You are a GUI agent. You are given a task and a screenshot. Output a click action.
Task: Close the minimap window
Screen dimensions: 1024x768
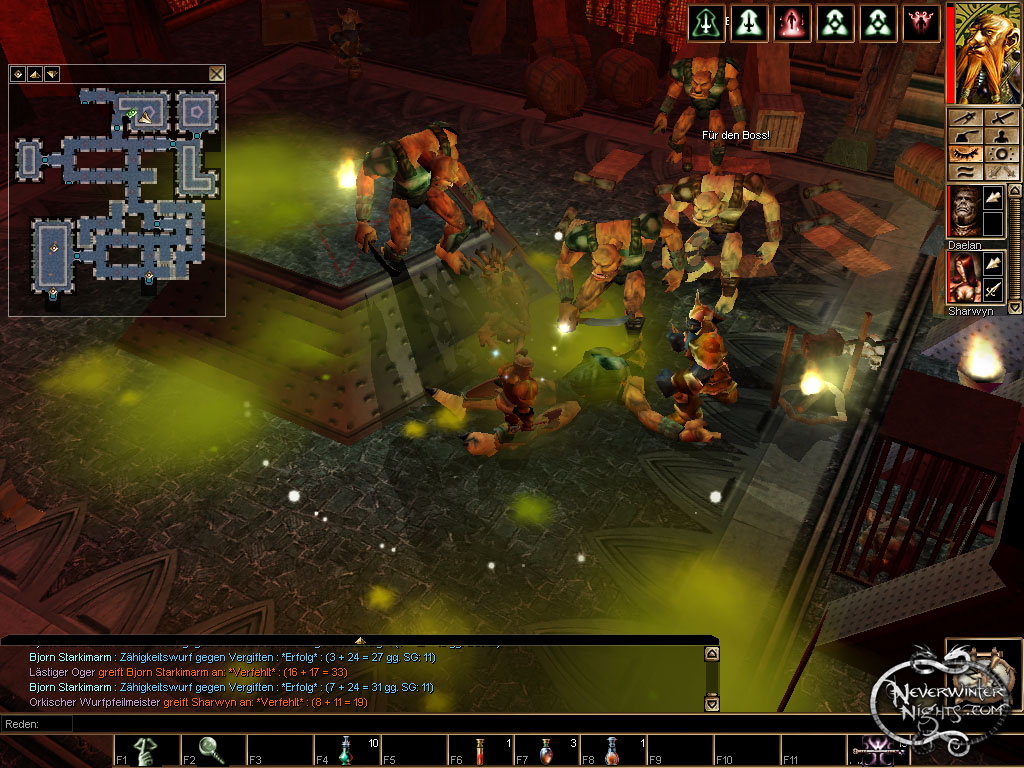coord(216,73)
